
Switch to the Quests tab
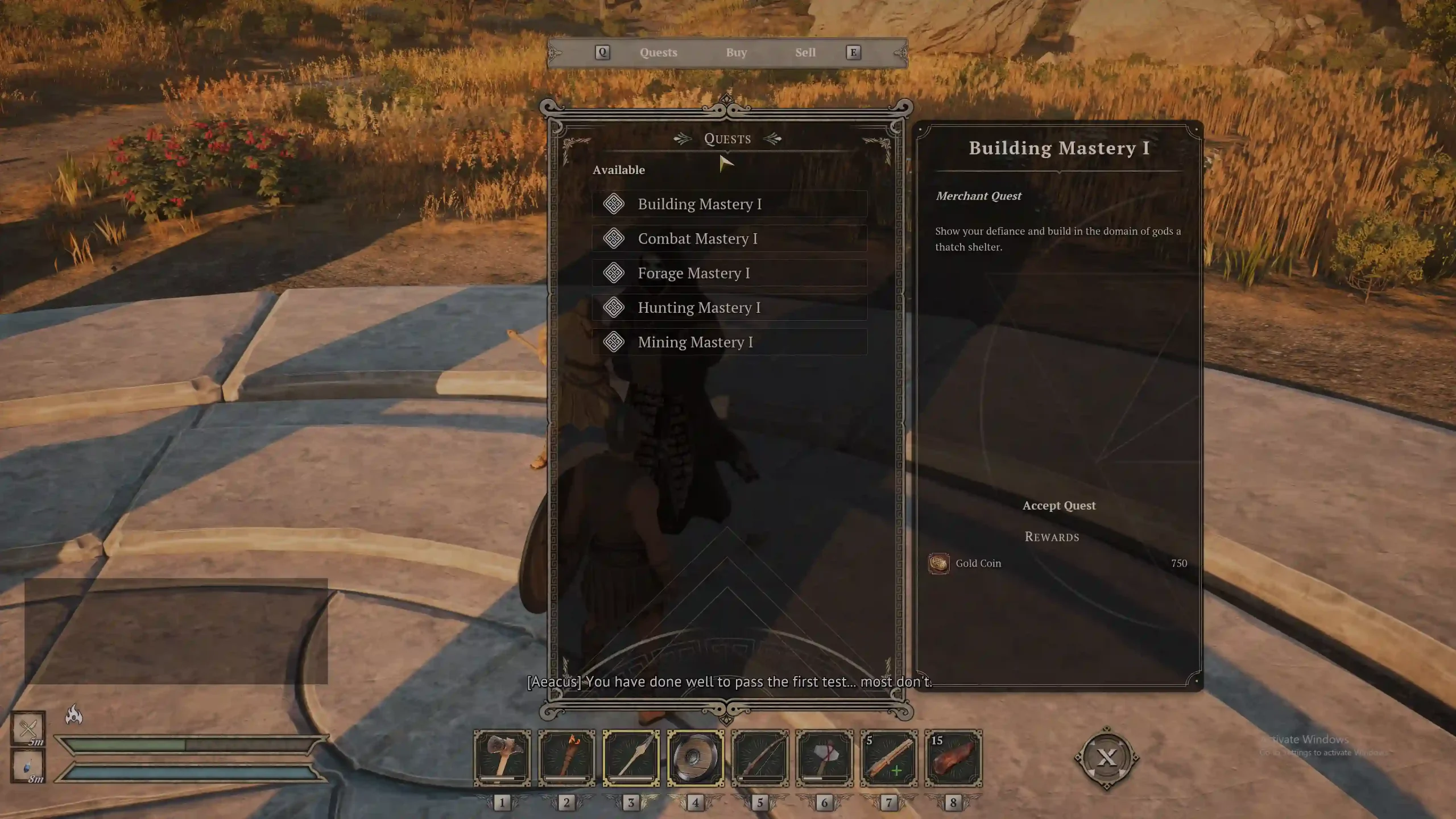658,53
